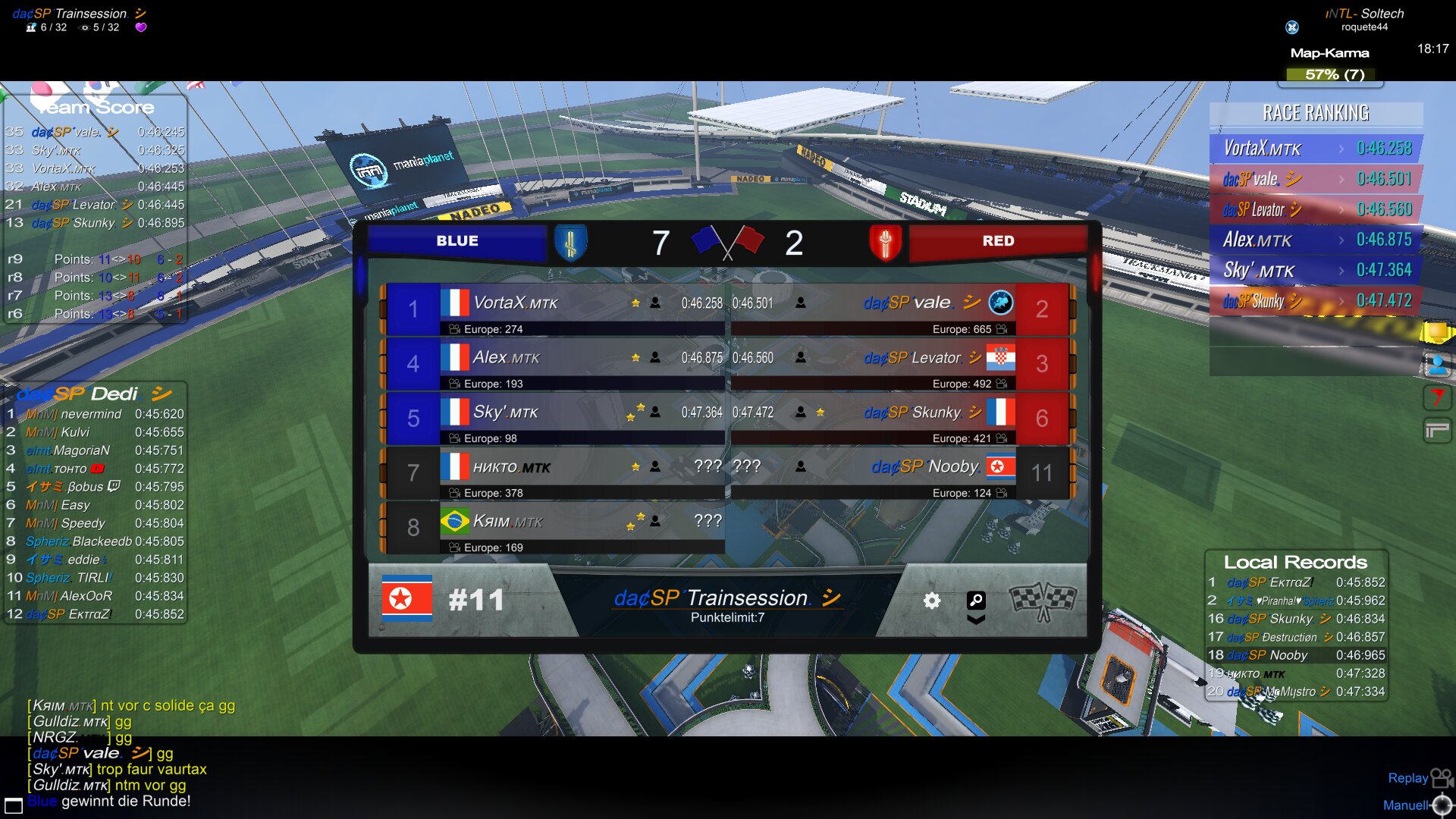Open the red flag icon button

coord(1436,397)
